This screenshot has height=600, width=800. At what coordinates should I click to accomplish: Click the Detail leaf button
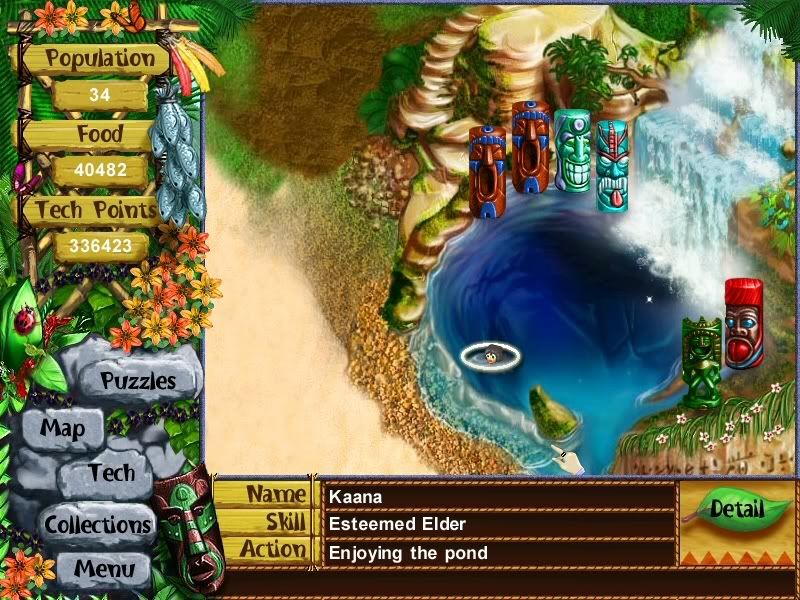pyautogui.click(x=736, y=510)
